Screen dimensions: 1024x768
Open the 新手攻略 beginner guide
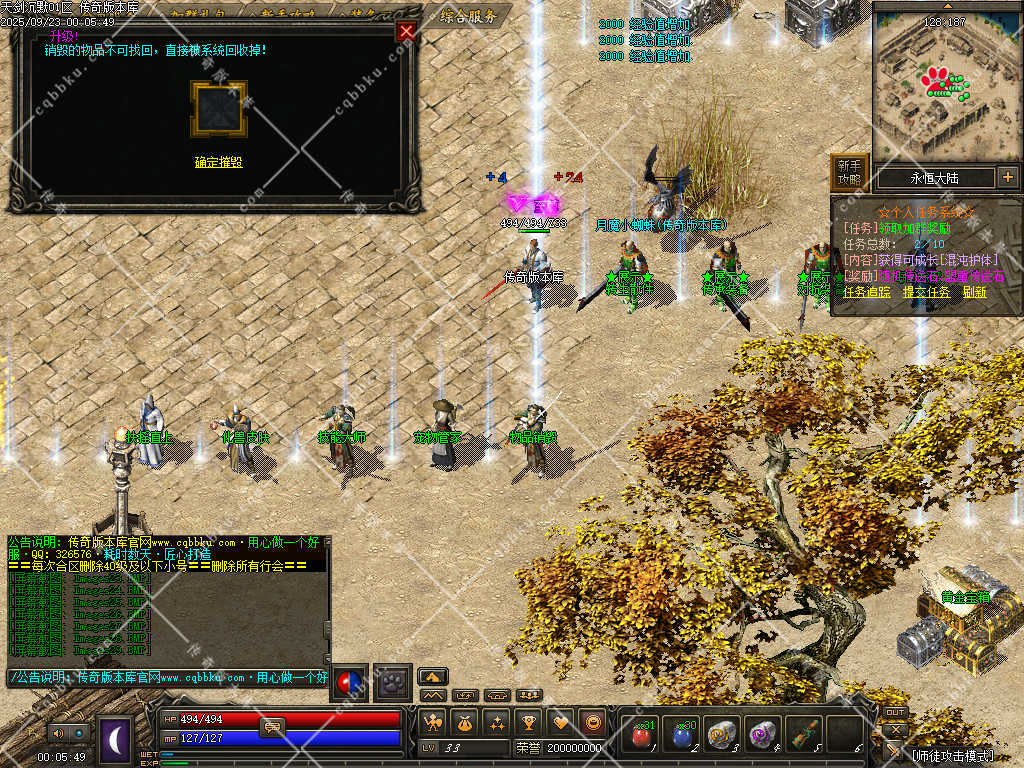click(849, 172)
